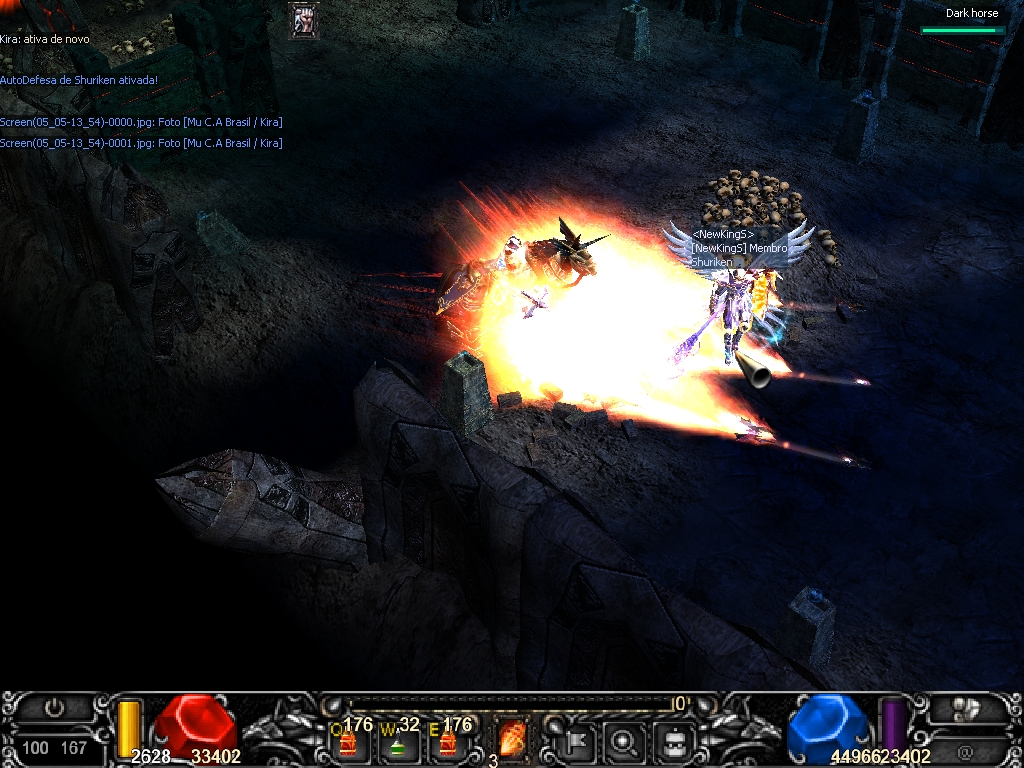The image size is (1024, 768).
Task: Open the inventory bag button
Action: pos(674,741)
